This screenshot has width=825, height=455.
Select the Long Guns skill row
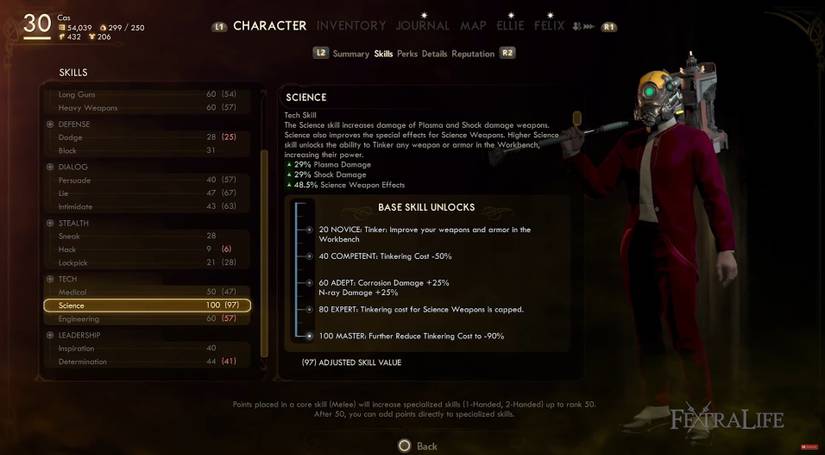coord(146,94)
